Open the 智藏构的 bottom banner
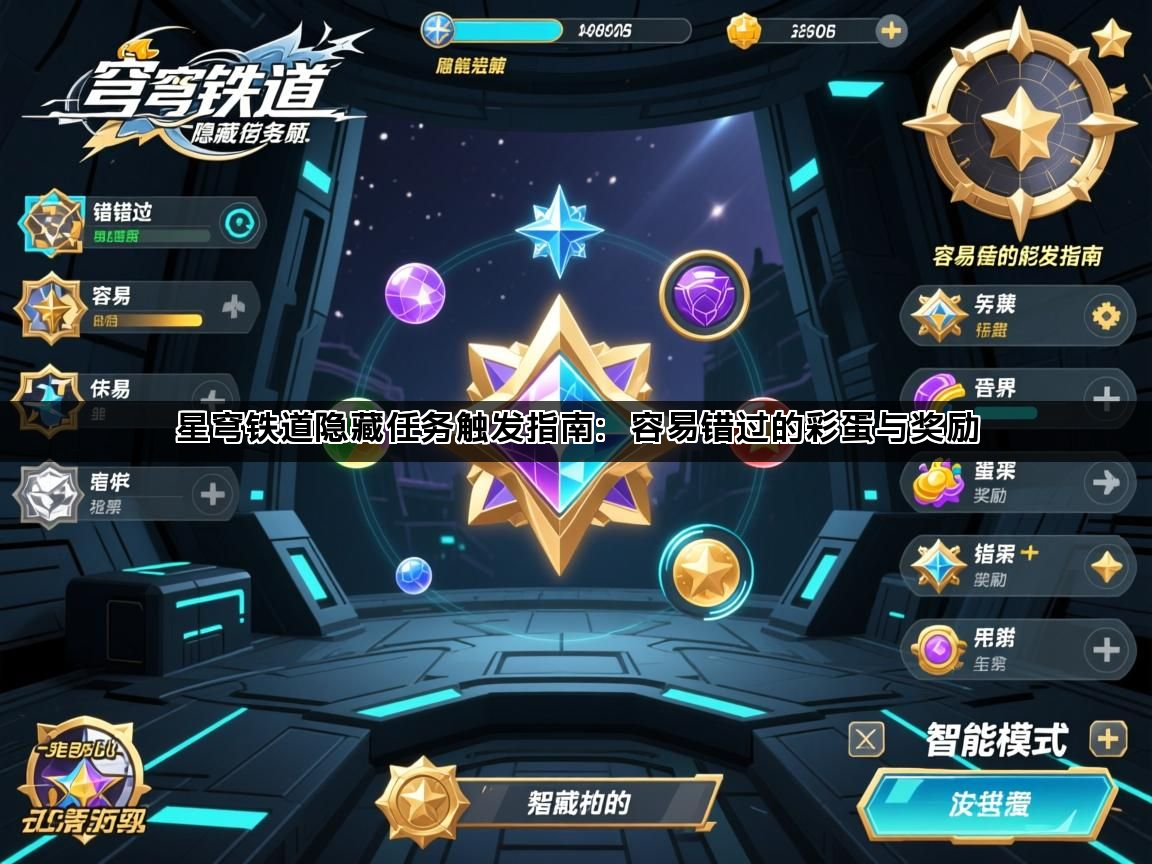 (580, 802)
